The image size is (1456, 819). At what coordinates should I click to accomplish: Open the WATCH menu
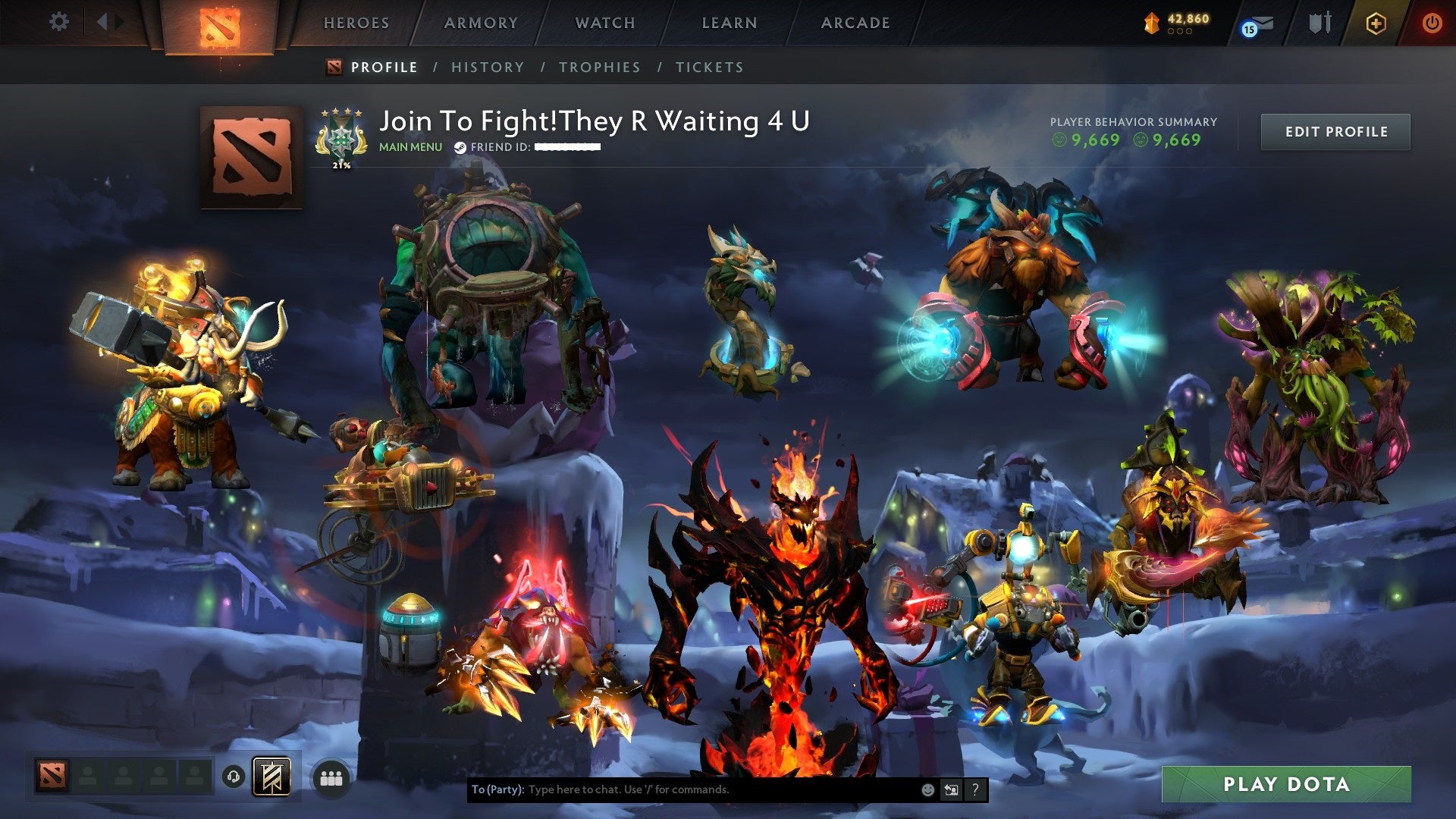coord(604,22)
